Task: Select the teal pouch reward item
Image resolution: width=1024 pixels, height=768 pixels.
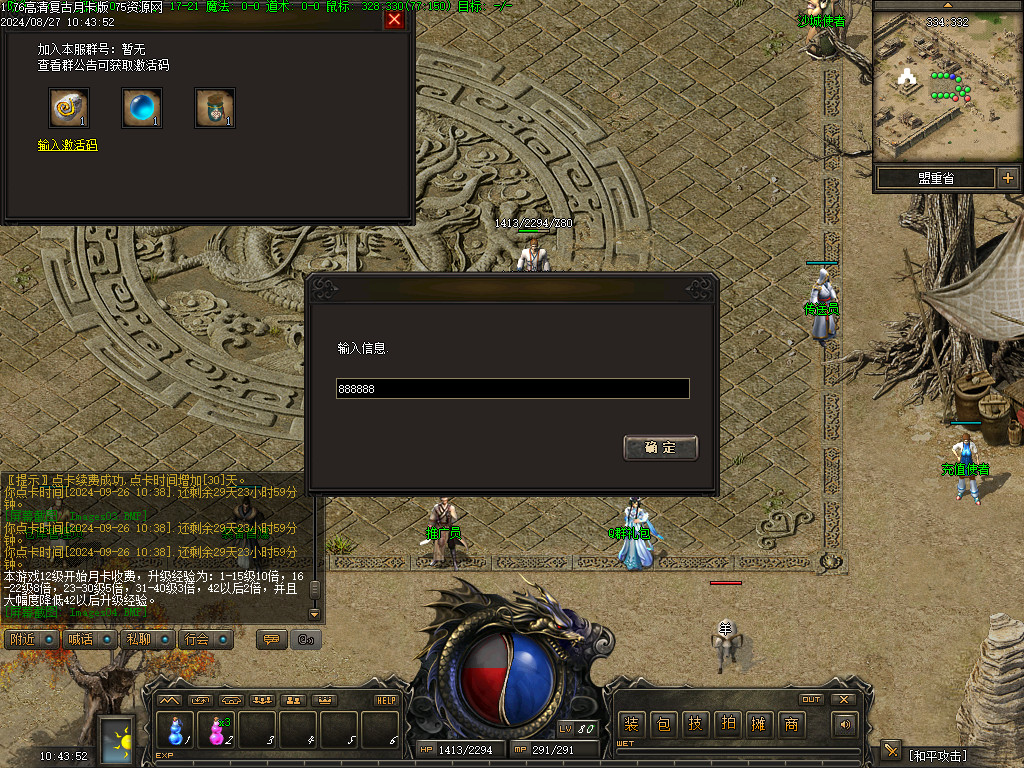Action: point(215,108)
